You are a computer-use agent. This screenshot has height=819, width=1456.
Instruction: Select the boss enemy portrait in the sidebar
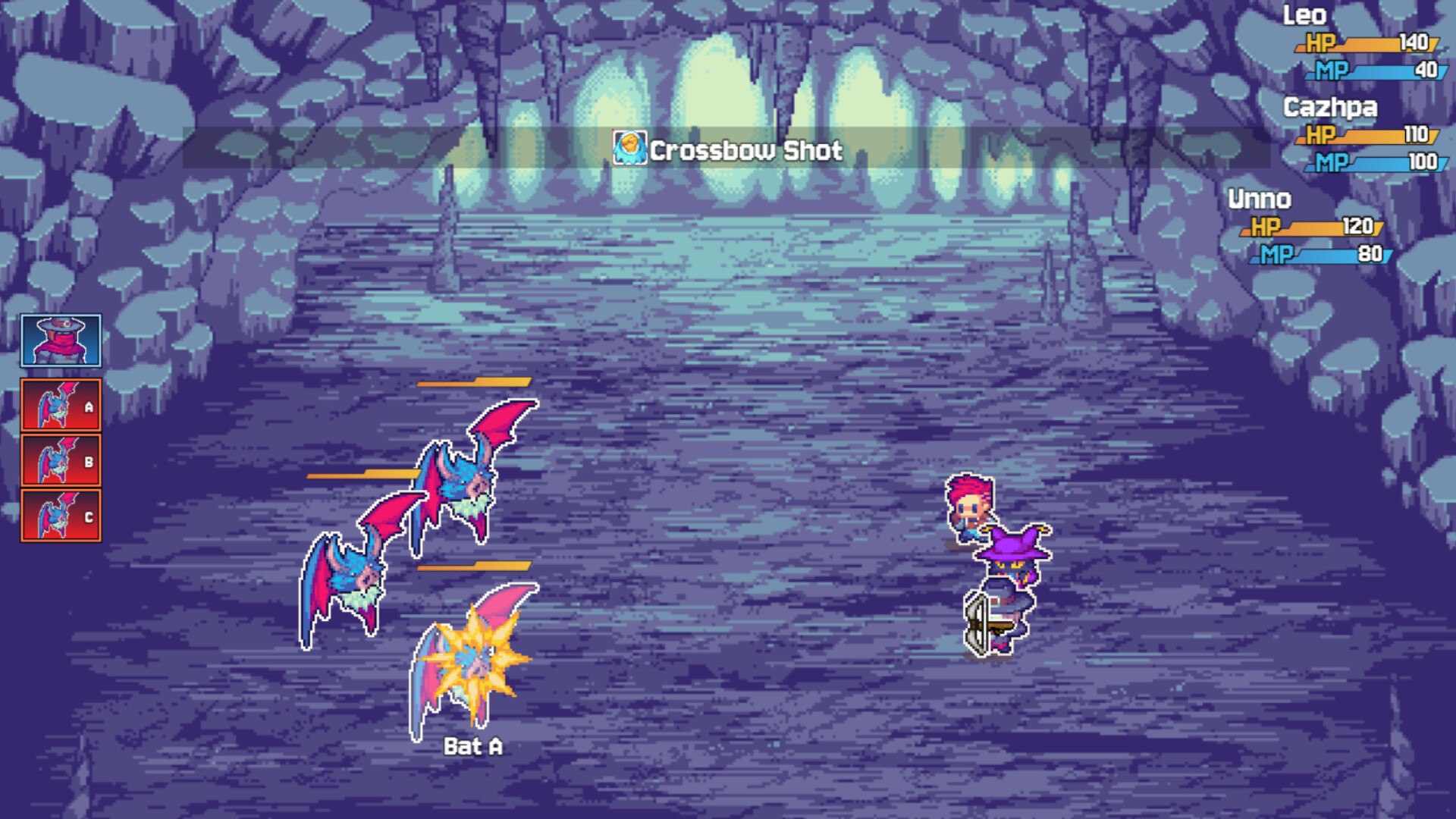click(x=61, y=340)
